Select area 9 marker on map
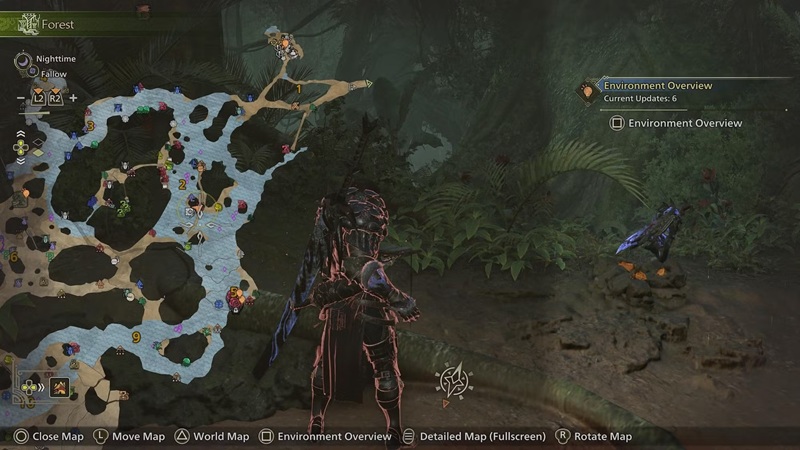Viewport: 800px width, 450px height. (x=136, y=337)
